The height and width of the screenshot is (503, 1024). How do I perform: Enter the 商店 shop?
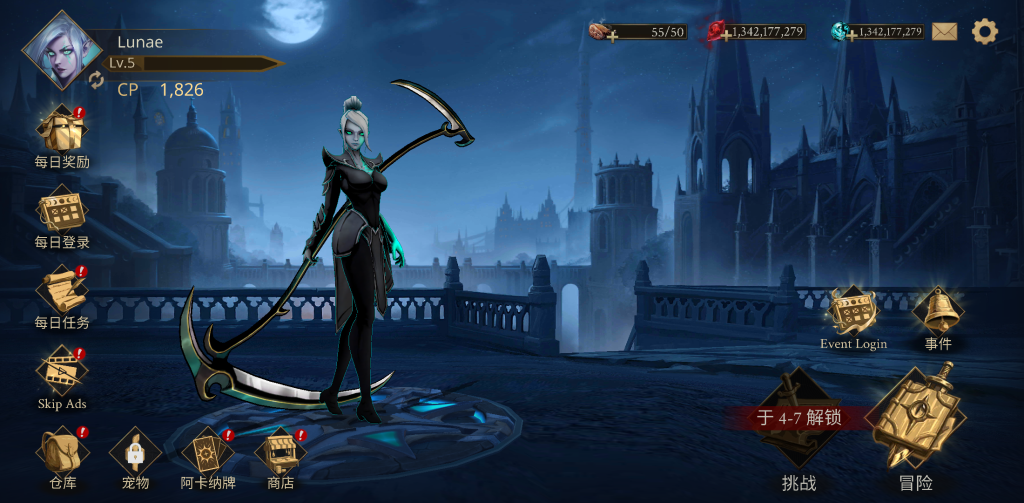pos(280,452)
